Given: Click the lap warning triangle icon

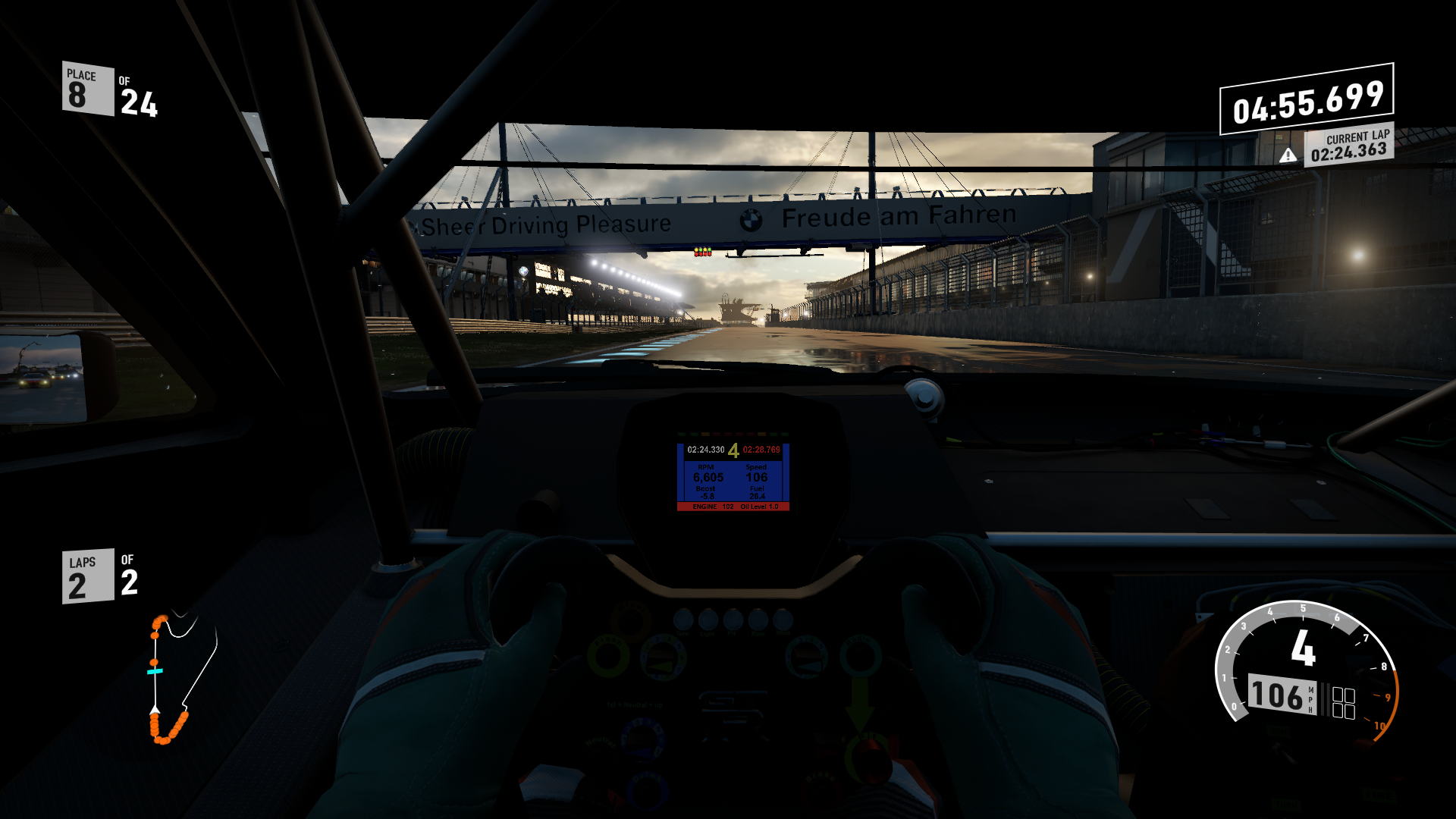Looking at the screenshot, I should tap(1288, 155).
